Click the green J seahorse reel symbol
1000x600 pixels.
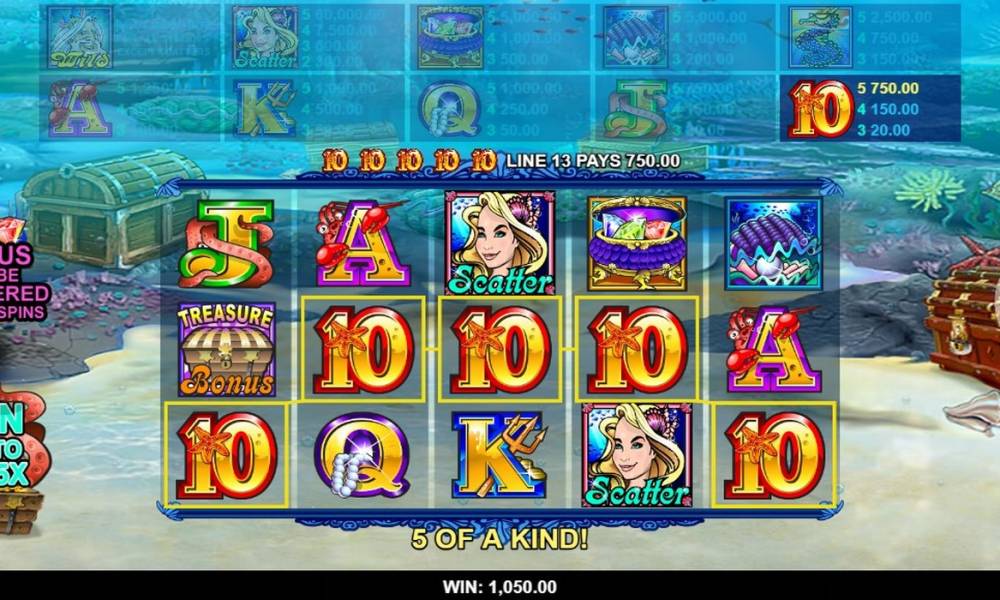pos(226,244)
